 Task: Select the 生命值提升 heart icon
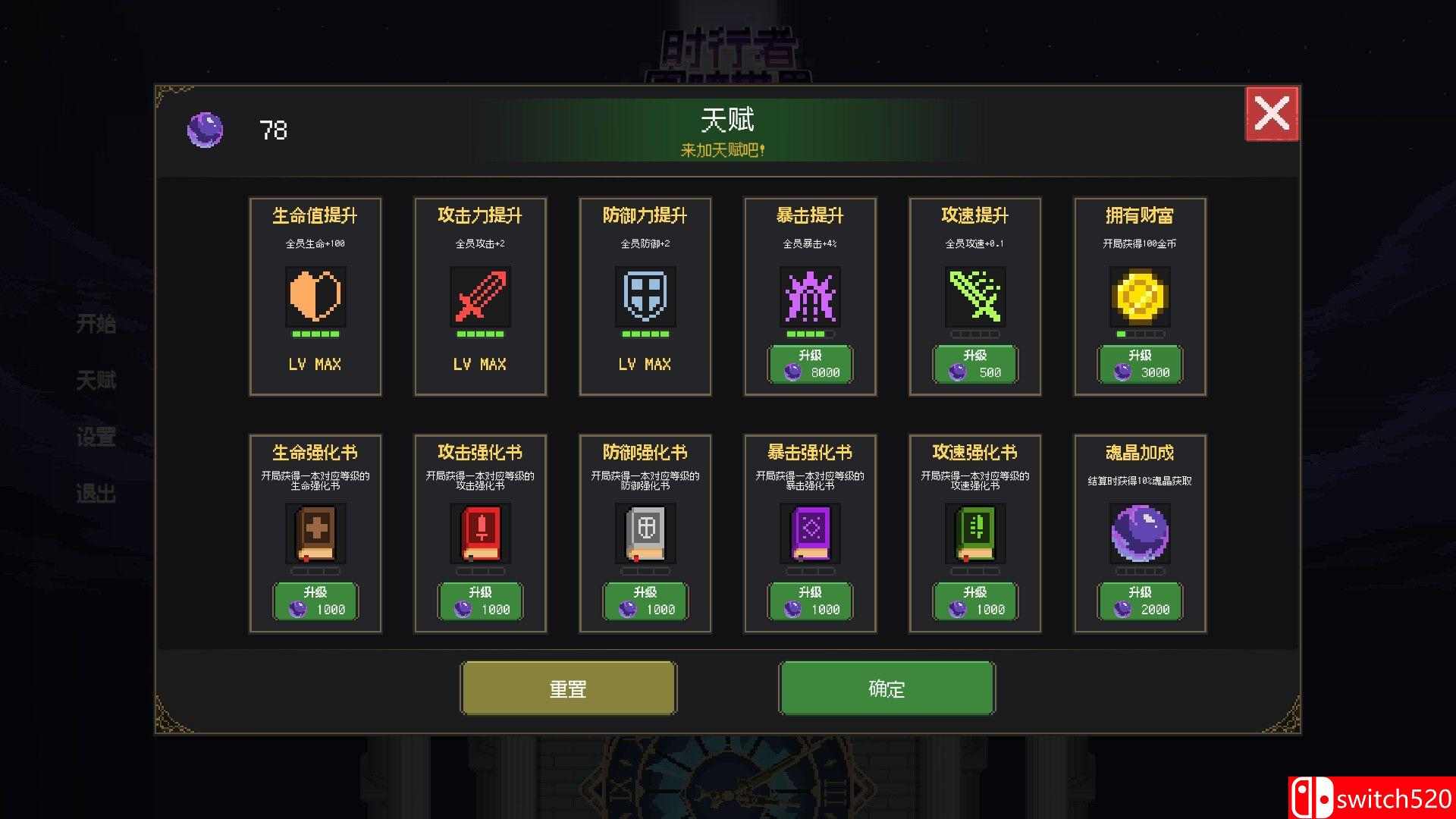pyautogui.click(x=315, y=297)
